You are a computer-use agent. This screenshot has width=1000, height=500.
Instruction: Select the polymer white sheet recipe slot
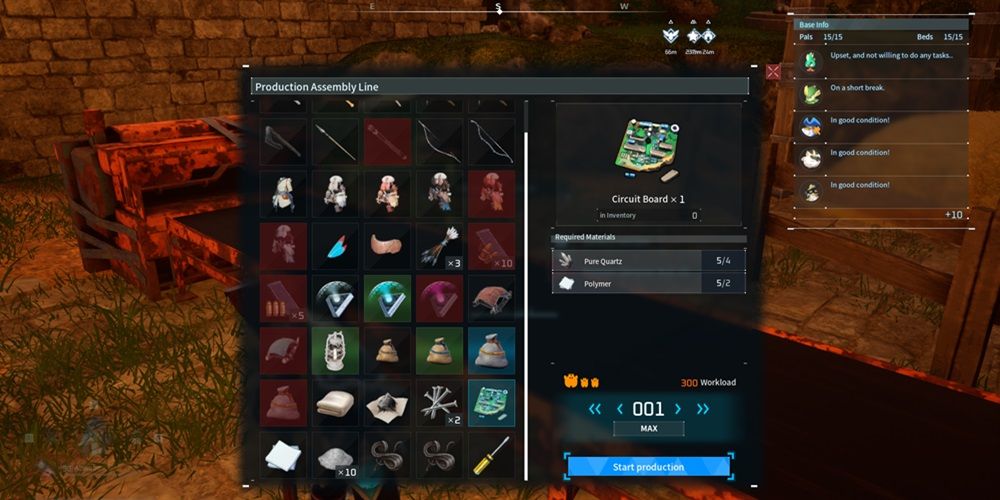coord(283,455)
